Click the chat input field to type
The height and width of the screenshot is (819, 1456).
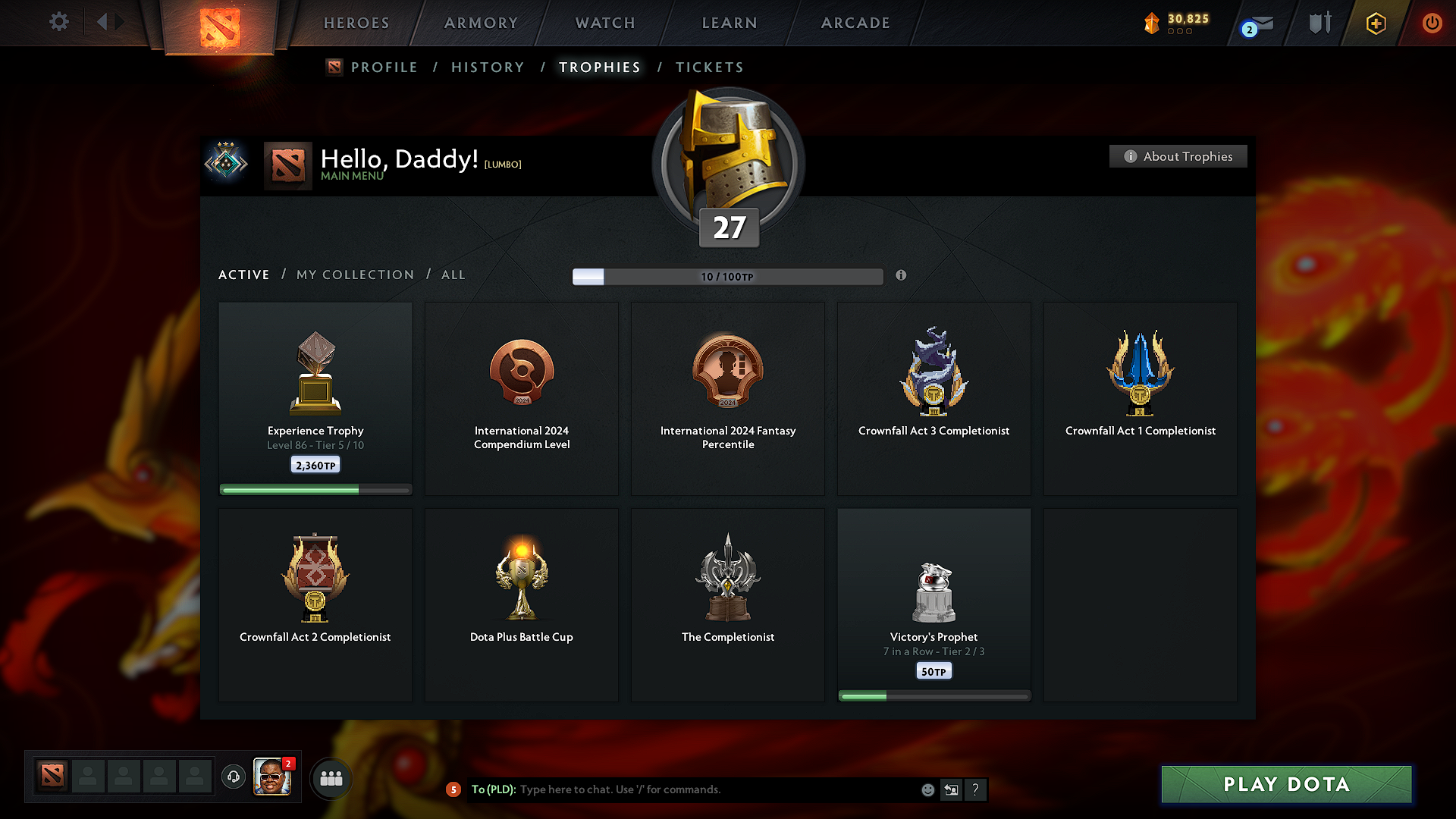point(682,789)
